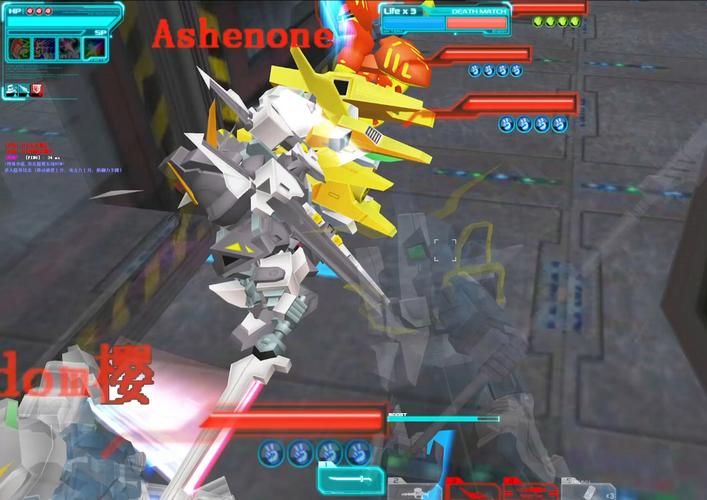
Task: Activate the star burst SP skill icon
Action: click(95, 47)
